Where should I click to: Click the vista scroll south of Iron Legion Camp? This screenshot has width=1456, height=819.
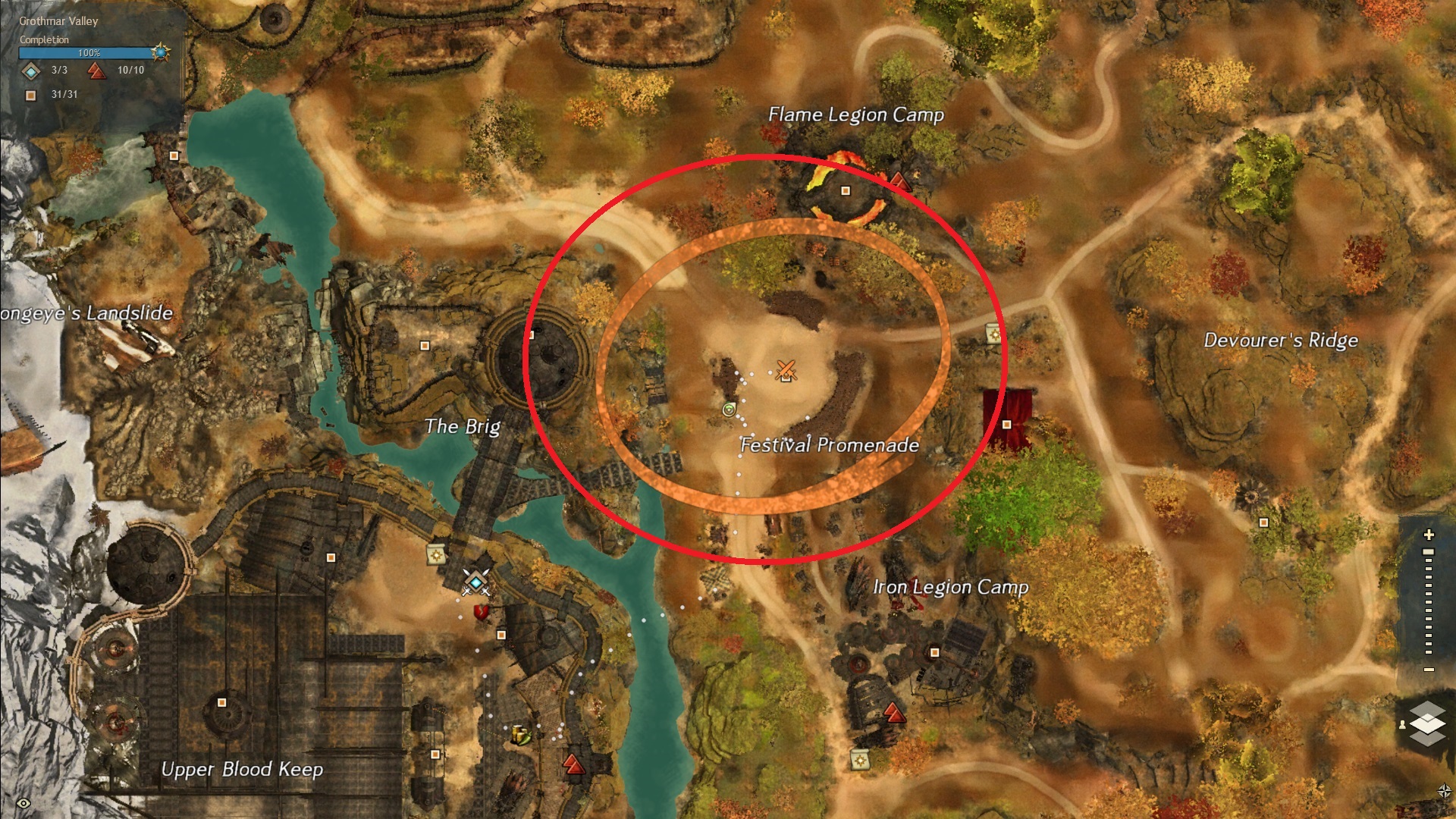click(x=859, y=758)
